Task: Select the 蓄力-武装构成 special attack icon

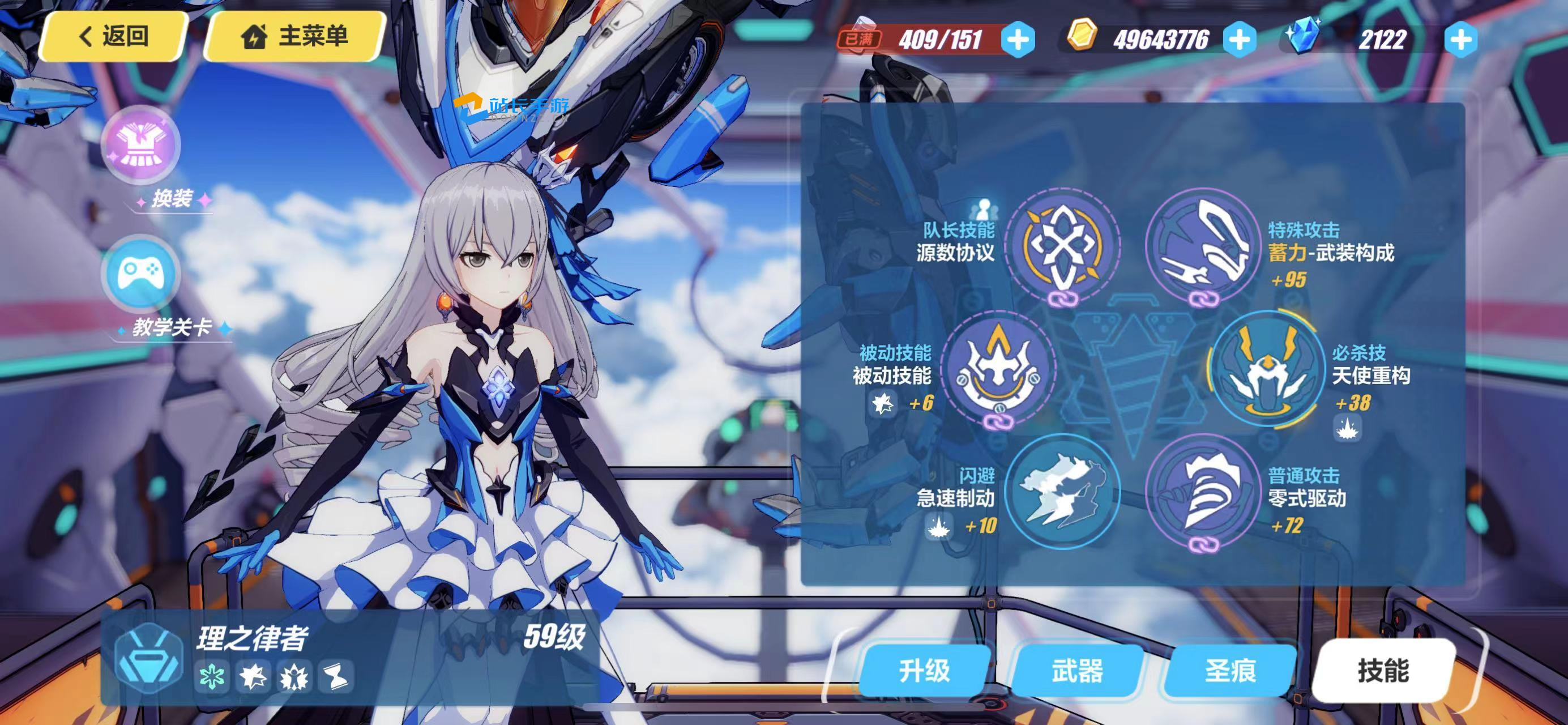Action: (1203, 245)
